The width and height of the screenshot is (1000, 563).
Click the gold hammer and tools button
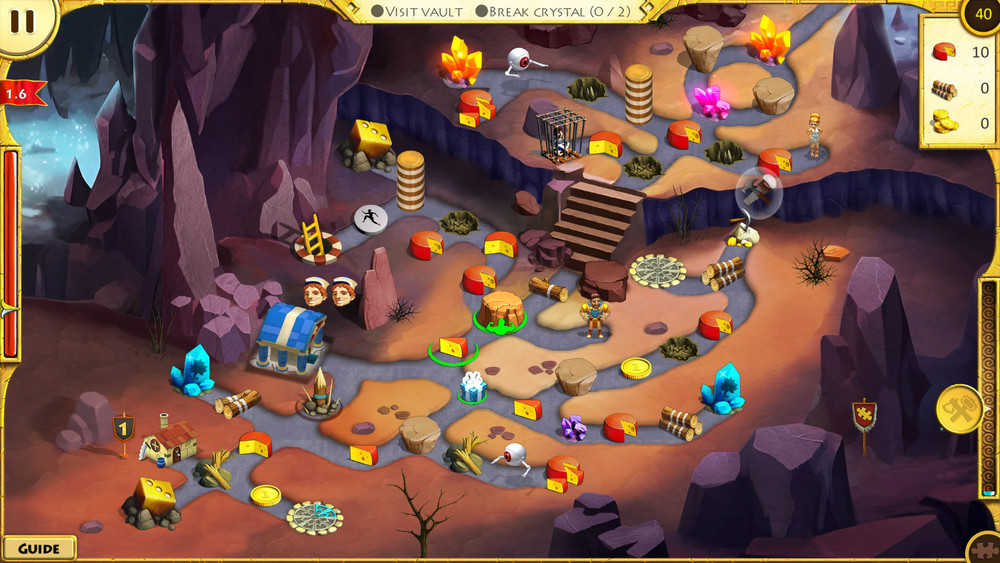coord(958,408)
